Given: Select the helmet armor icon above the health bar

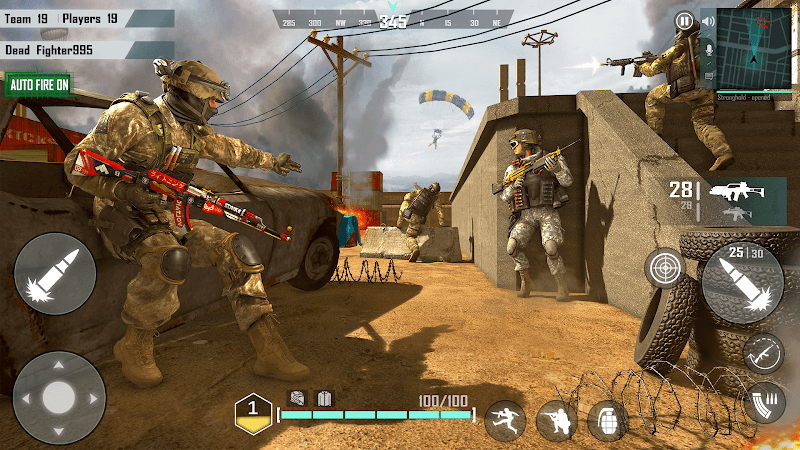Looking at the screenshot, I should (297, 397).
